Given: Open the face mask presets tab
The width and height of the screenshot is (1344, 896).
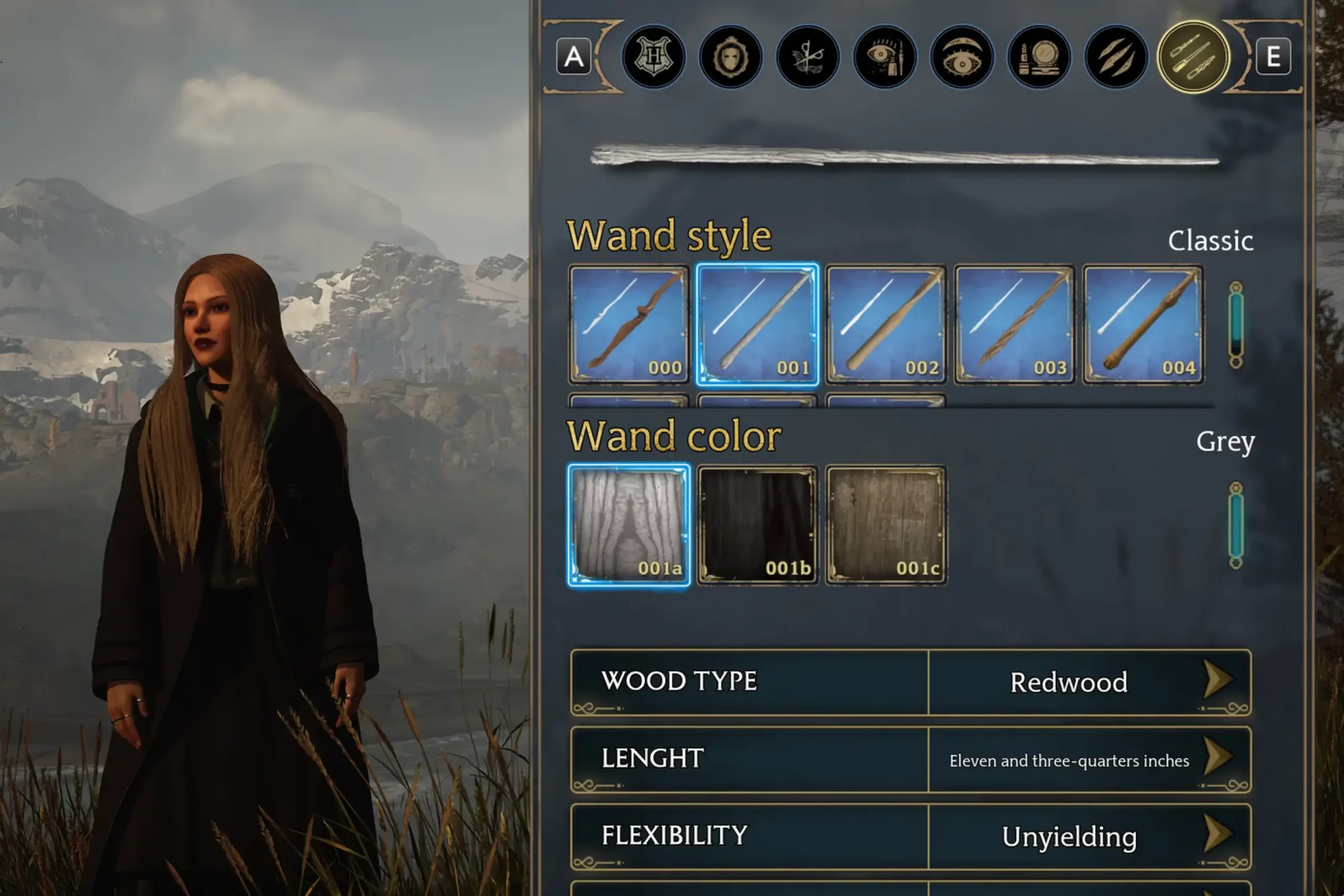Looking at the screenshot, I should click(x=730, y=57).
